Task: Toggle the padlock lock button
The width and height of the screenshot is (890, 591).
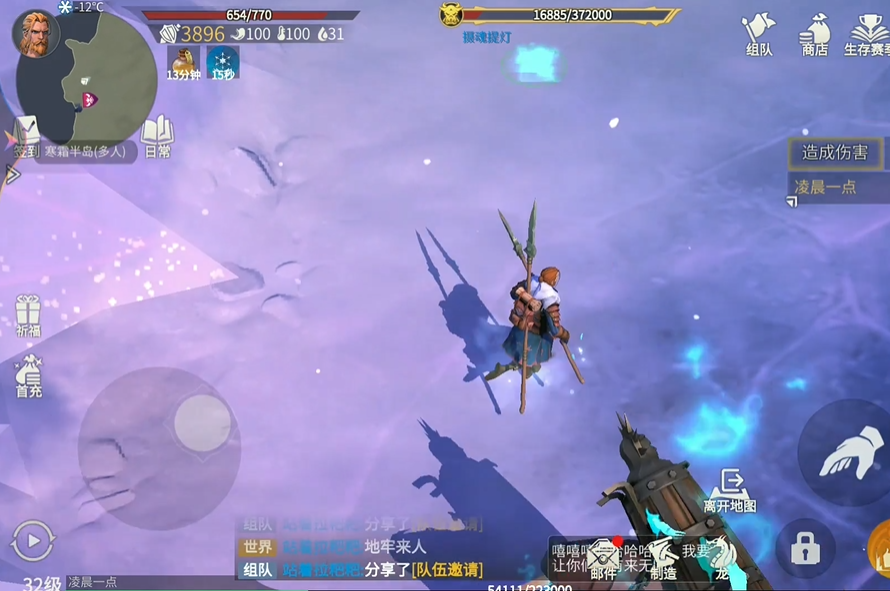Action: [805, 548]
